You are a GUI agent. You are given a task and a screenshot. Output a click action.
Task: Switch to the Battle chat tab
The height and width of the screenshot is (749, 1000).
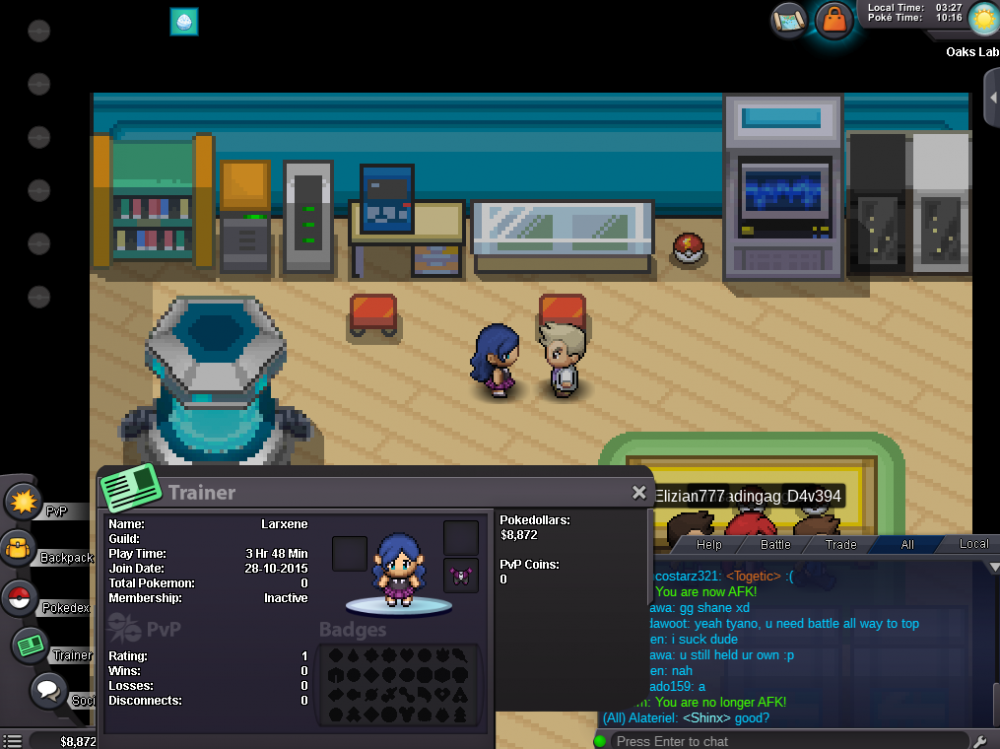point(776,545)
